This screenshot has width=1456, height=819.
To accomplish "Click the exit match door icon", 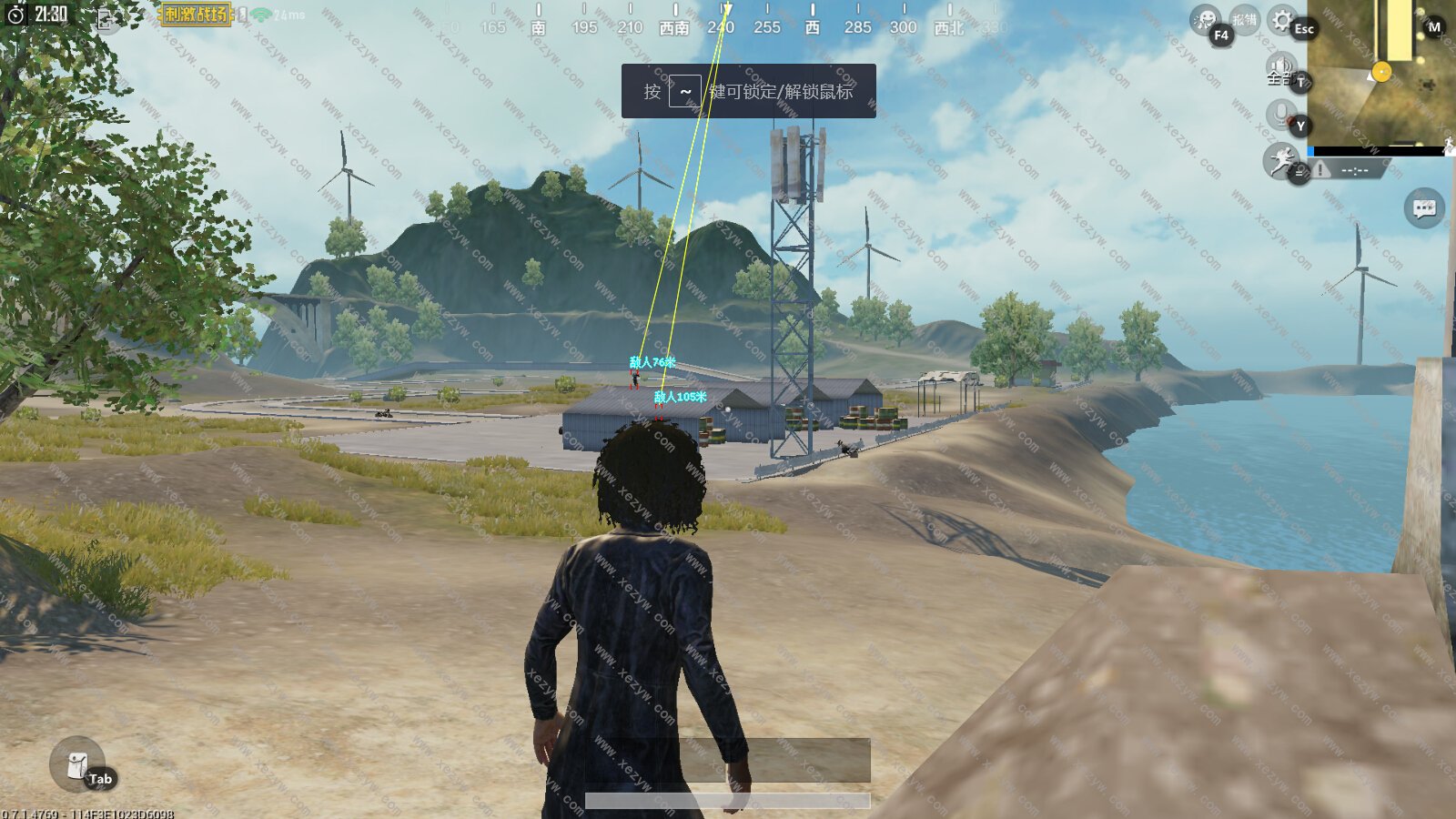I will coord(106,20).
